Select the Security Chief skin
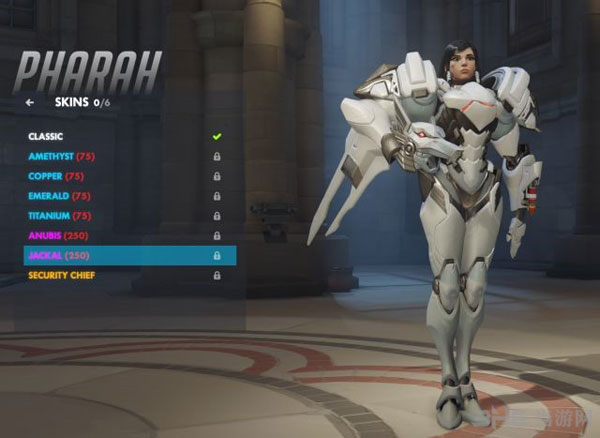Image resolution: width=600 pixels, height=438 pixels. (x=62, y=275)
